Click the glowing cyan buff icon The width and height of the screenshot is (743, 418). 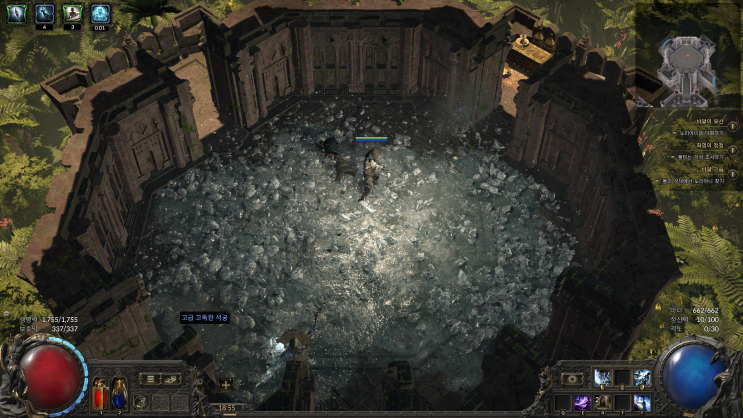[x=100, y=13]
